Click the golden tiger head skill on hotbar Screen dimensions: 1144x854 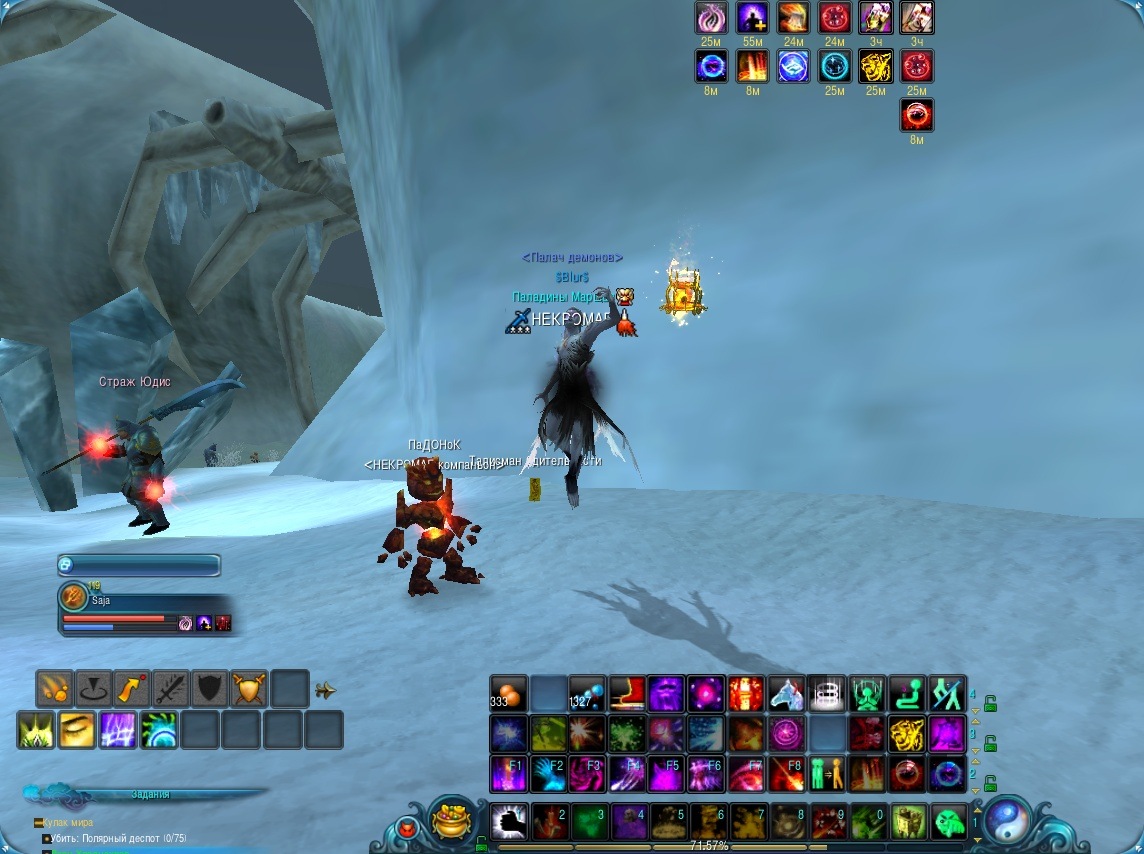[908, 733]
